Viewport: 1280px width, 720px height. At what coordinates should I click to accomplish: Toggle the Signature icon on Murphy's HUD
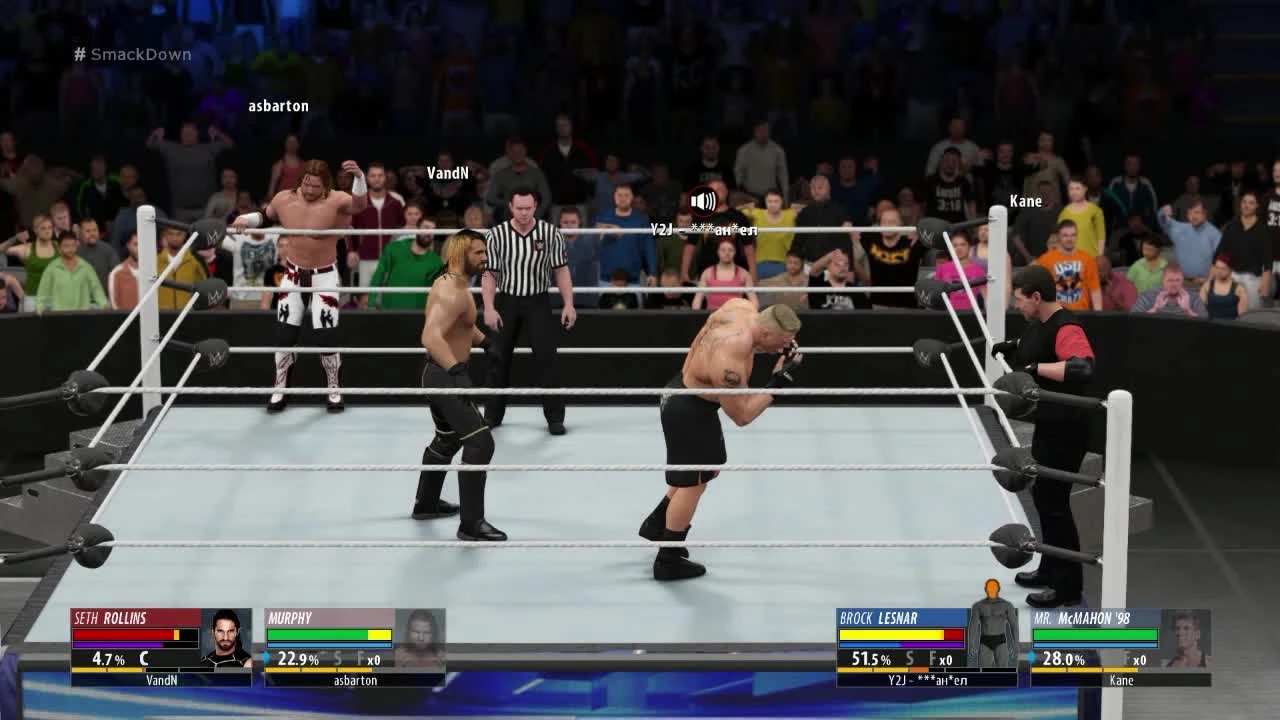click(338, 658)
